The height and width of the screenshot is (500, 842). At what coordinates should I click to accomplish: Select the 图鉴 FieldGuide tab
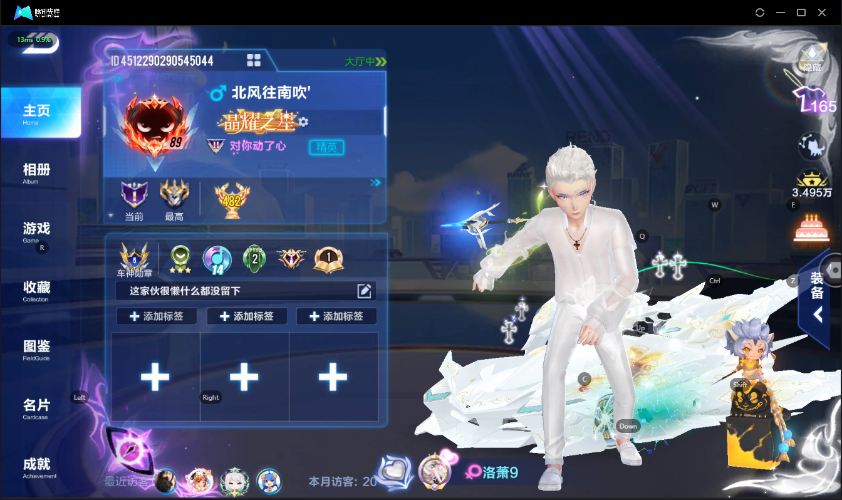click(x=37, y=349)
